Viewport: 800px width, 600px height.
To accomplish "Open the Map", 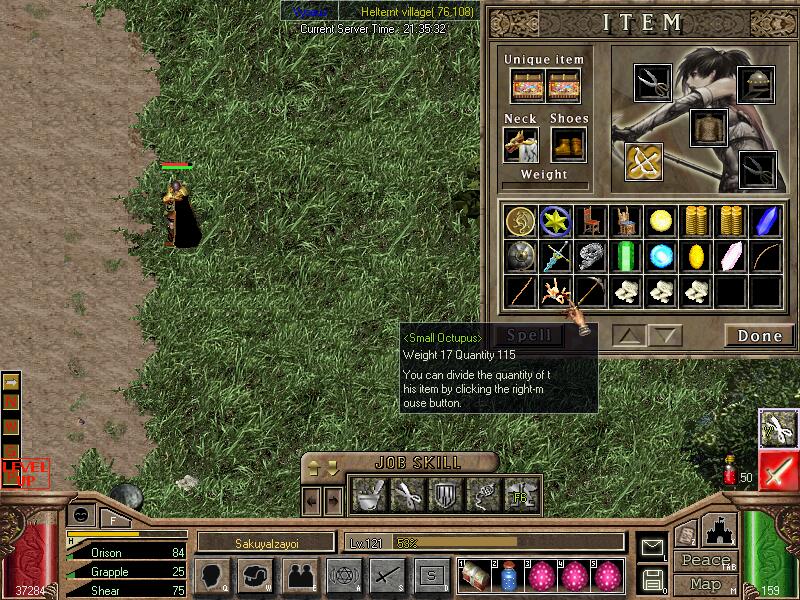I will tap(704, 583).
